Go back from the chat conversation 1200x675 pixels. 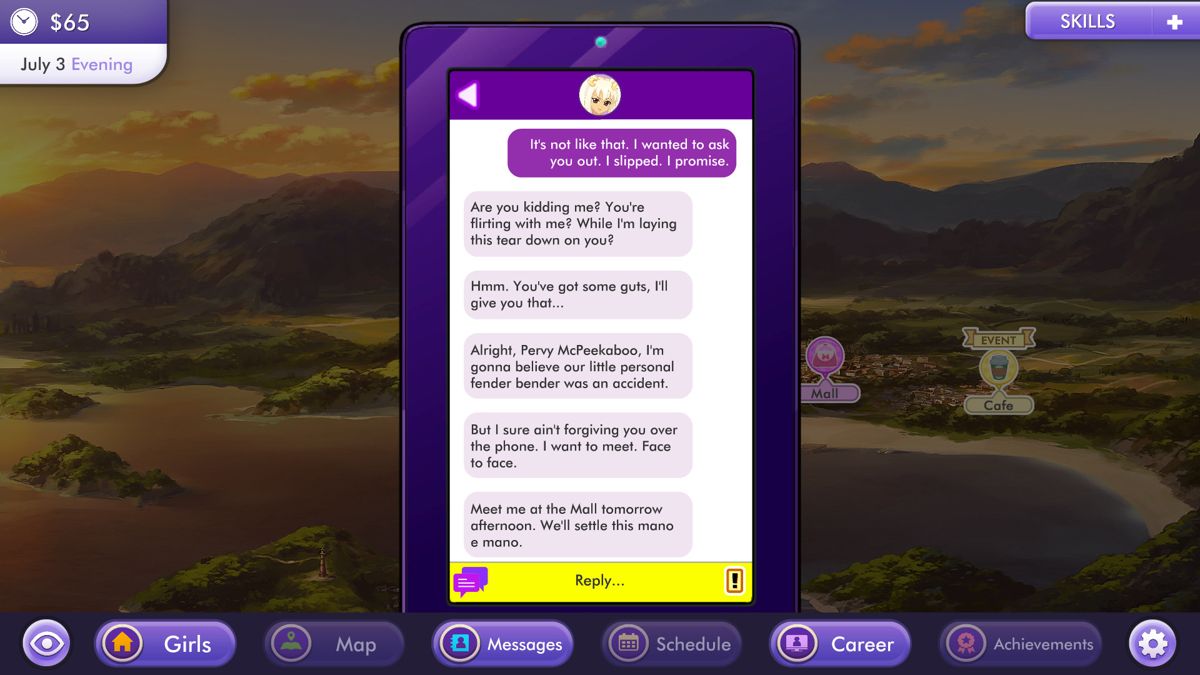tap(468, 95)
